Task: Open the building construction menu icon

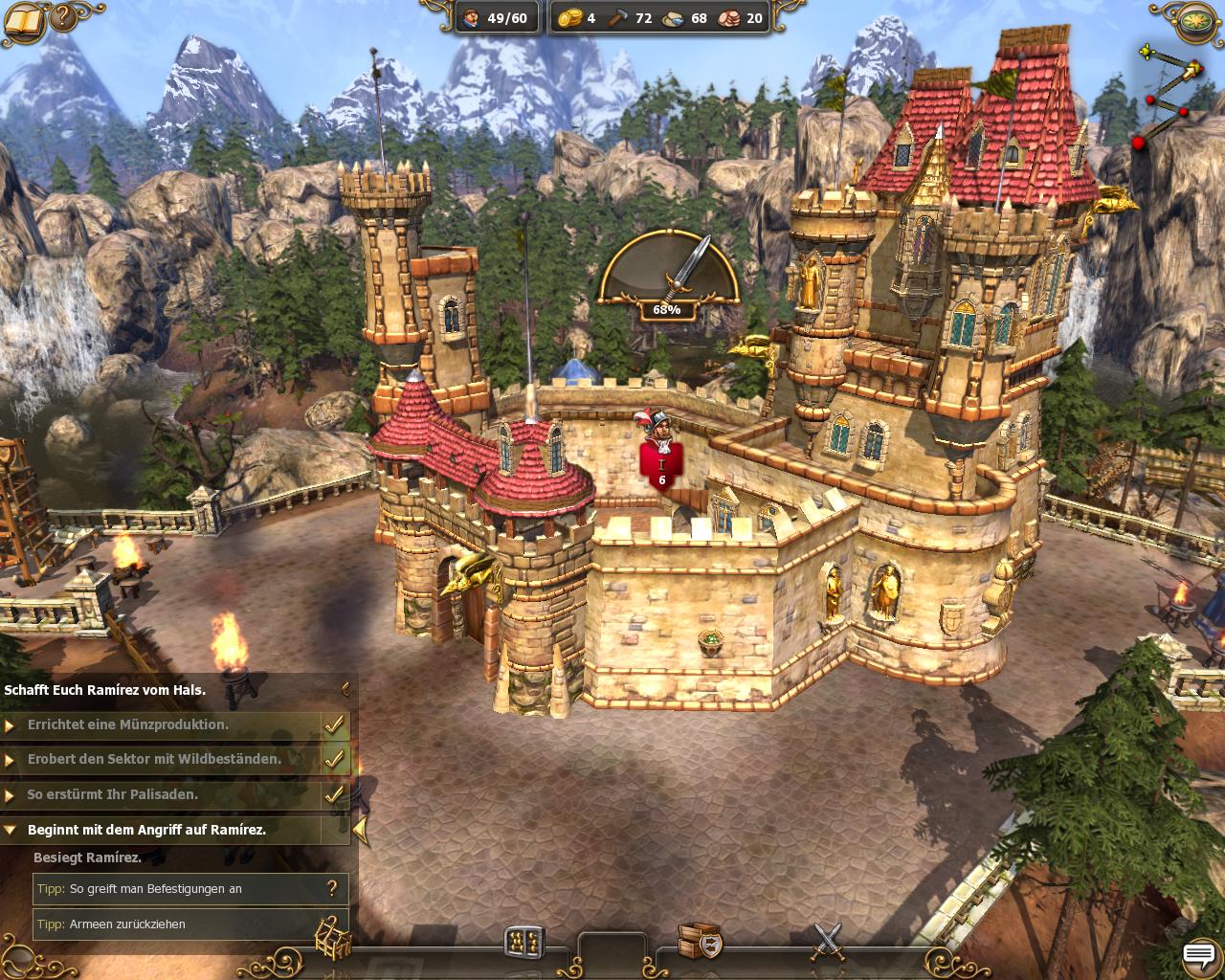Action: click(523, 942)
